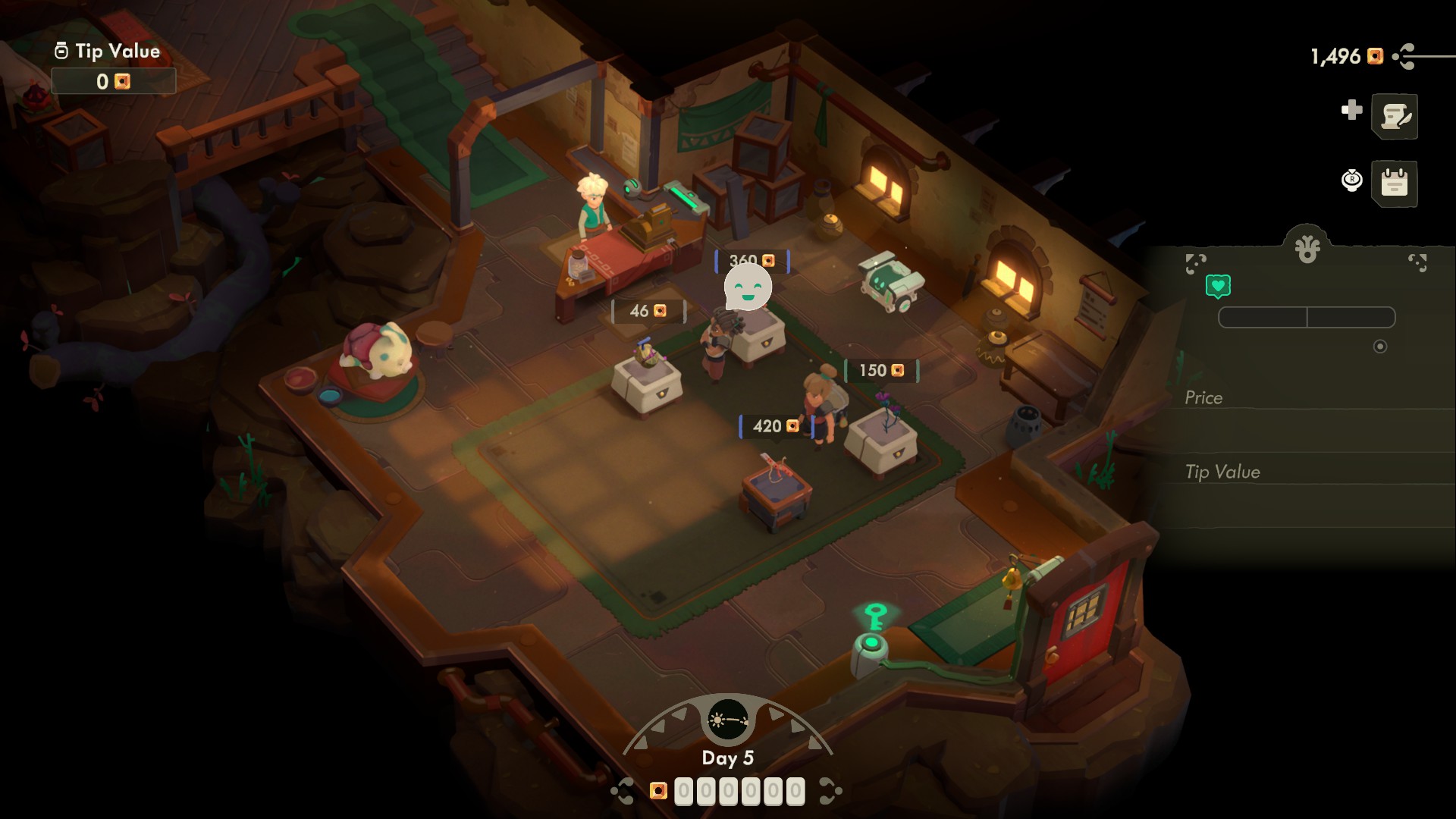The width and height of the screenshot is (1456, 819).
Task: Select the 360 gold price tag
Action: [x=752, y=260]
